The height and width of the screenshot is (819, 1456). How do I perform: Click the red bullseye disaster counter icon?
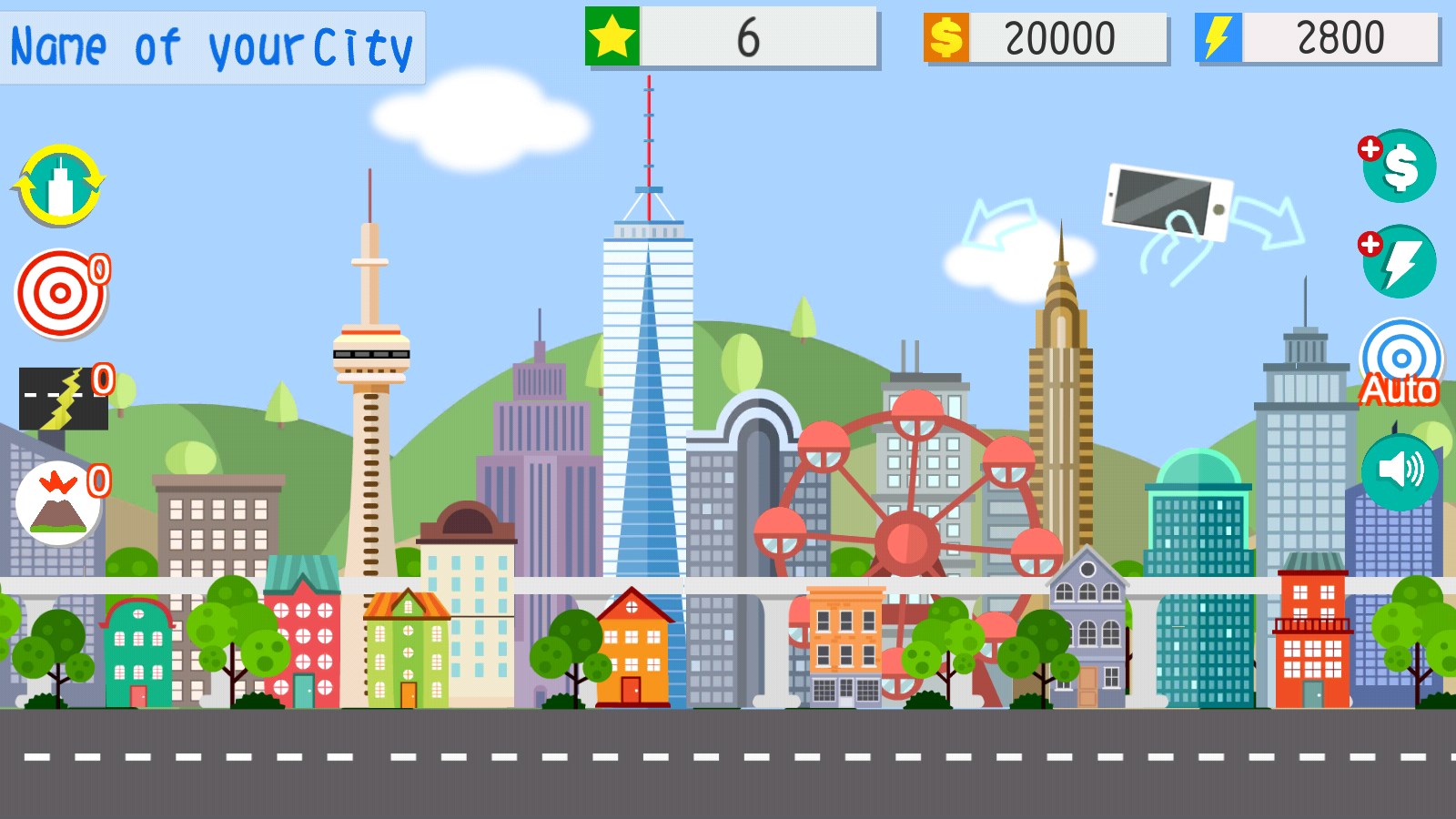tap(60, 293)
